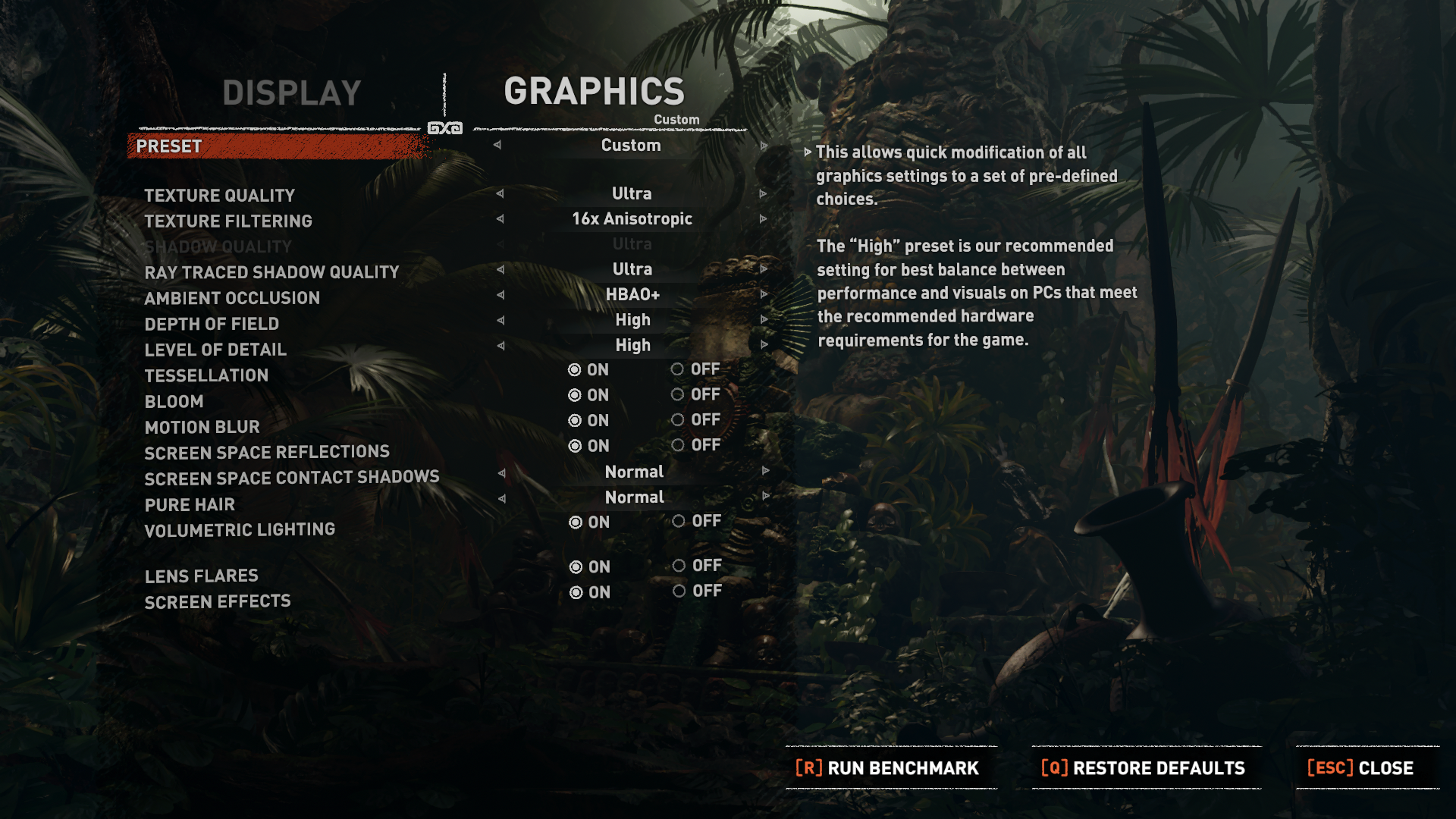Raise the Level of Detail setting
1456x819 pixels.
(x=764, y=345)
